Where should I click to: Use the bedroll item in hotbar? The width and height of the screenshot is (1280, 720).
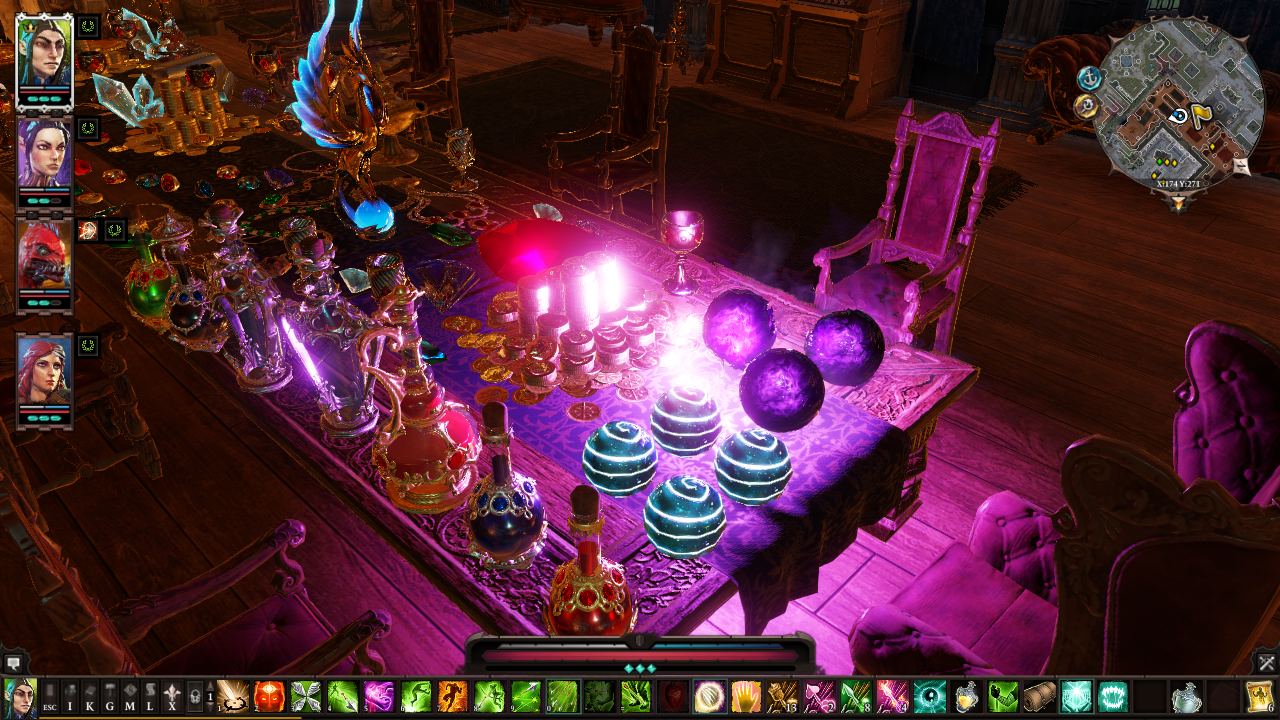1039,696
